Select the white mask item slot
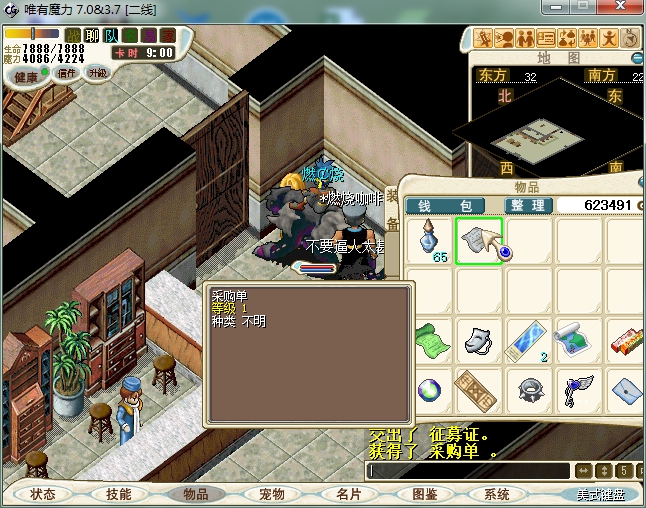This screenshot has width=646, height=508. 479,338
